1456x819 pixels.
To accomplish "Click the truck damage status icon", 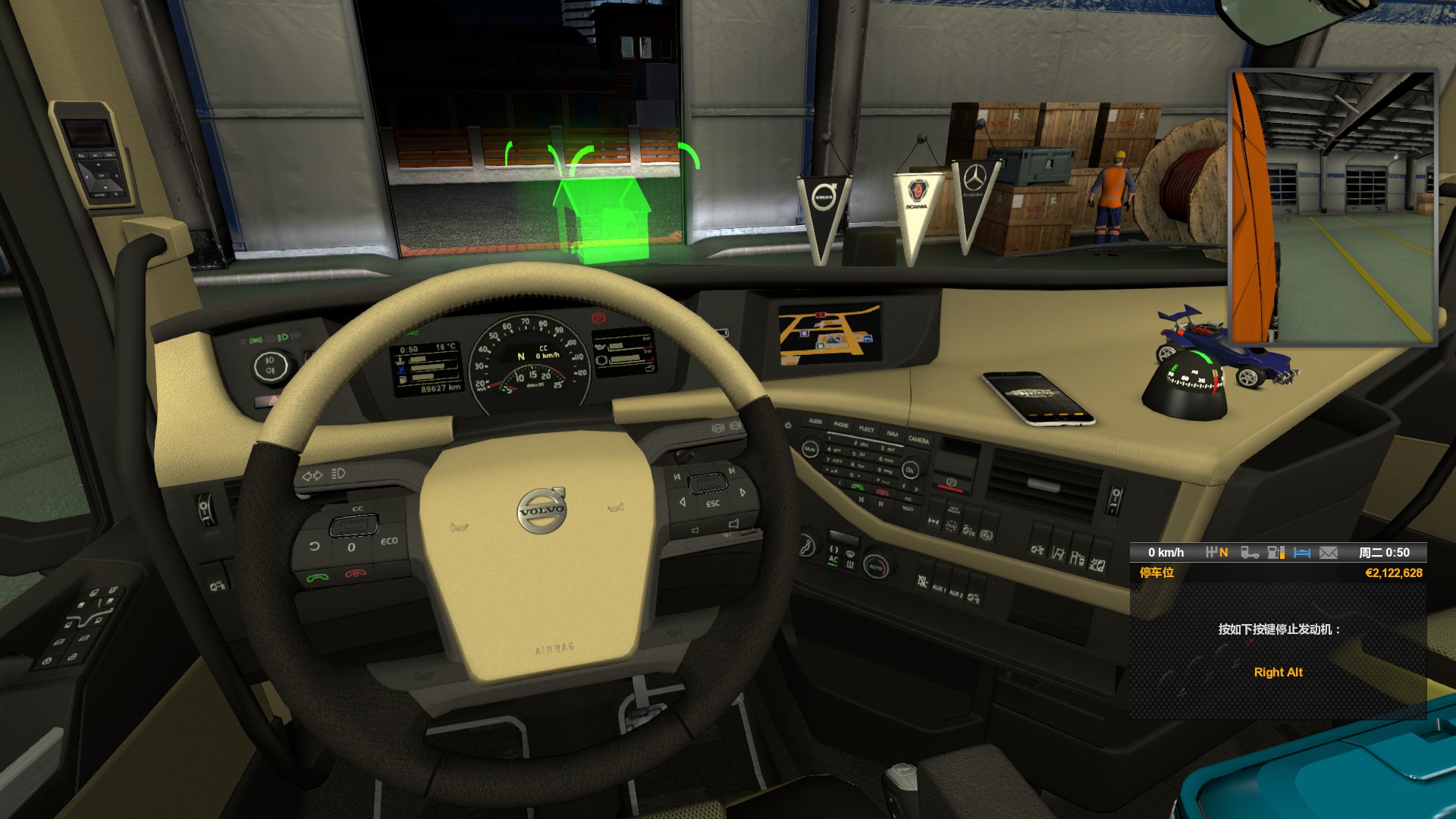I will pyautogui.click(x=1250, y=553).
